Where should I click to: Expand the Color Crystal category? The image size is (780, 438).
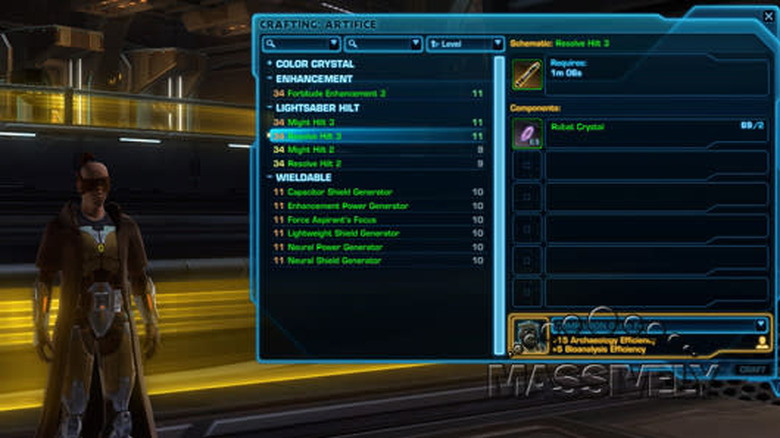click(269, 64)
